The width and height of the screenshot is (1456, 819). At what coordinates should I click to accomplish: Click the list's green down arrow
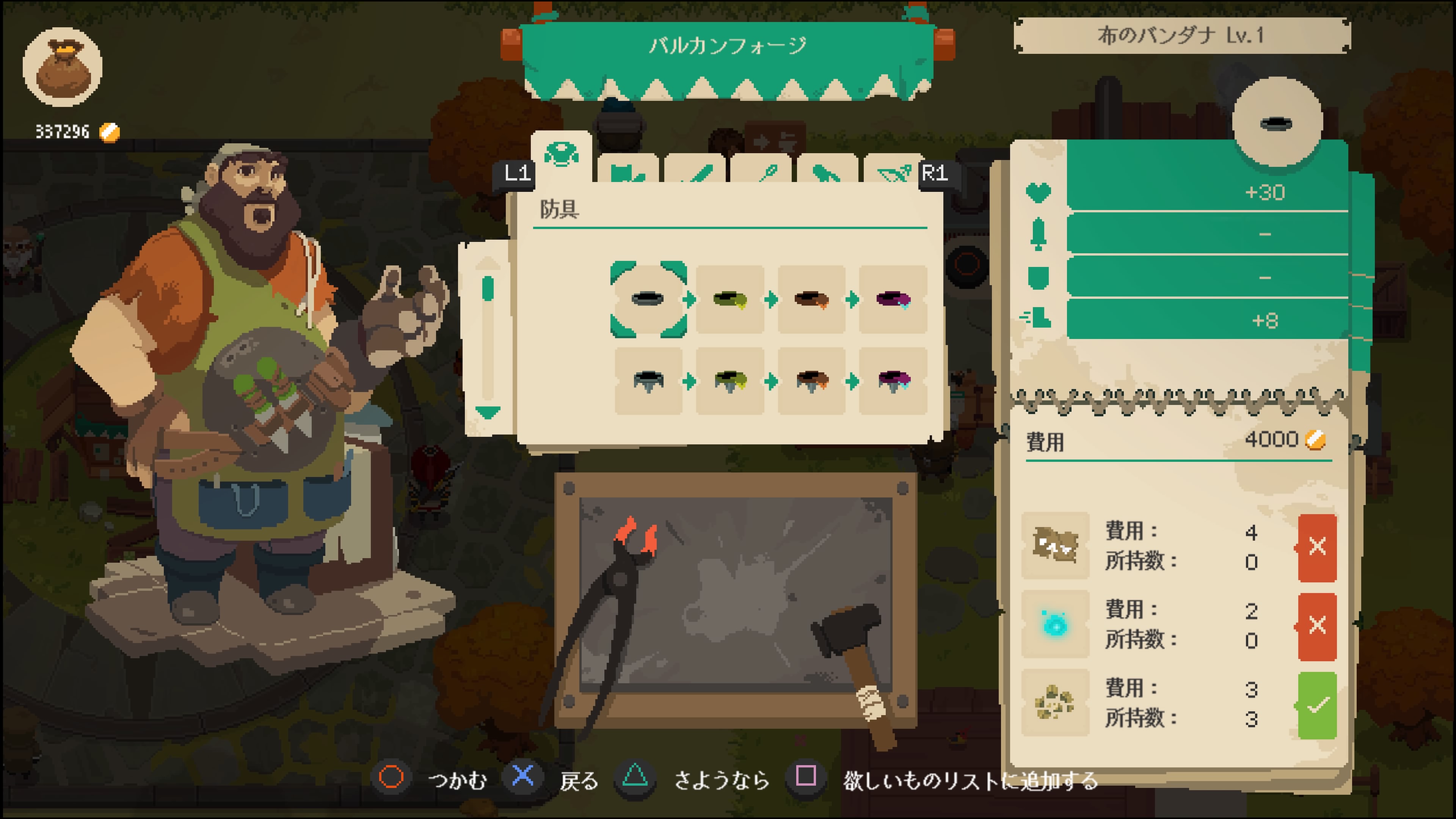[488, 412]
